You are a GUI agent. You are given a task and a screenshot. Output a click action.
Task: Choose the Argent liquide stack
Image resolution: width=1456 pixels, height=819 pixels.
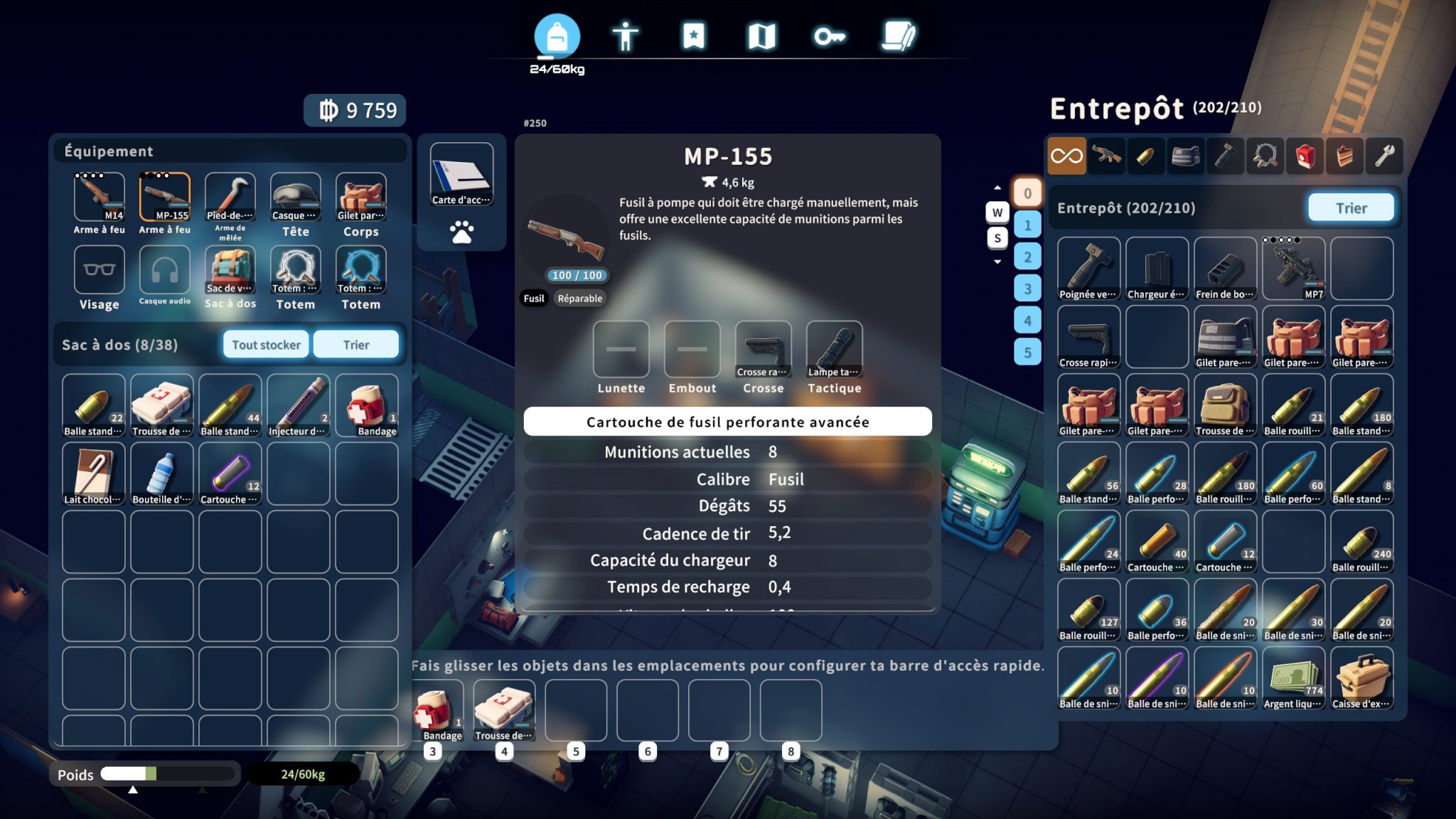coord(1293,678)
